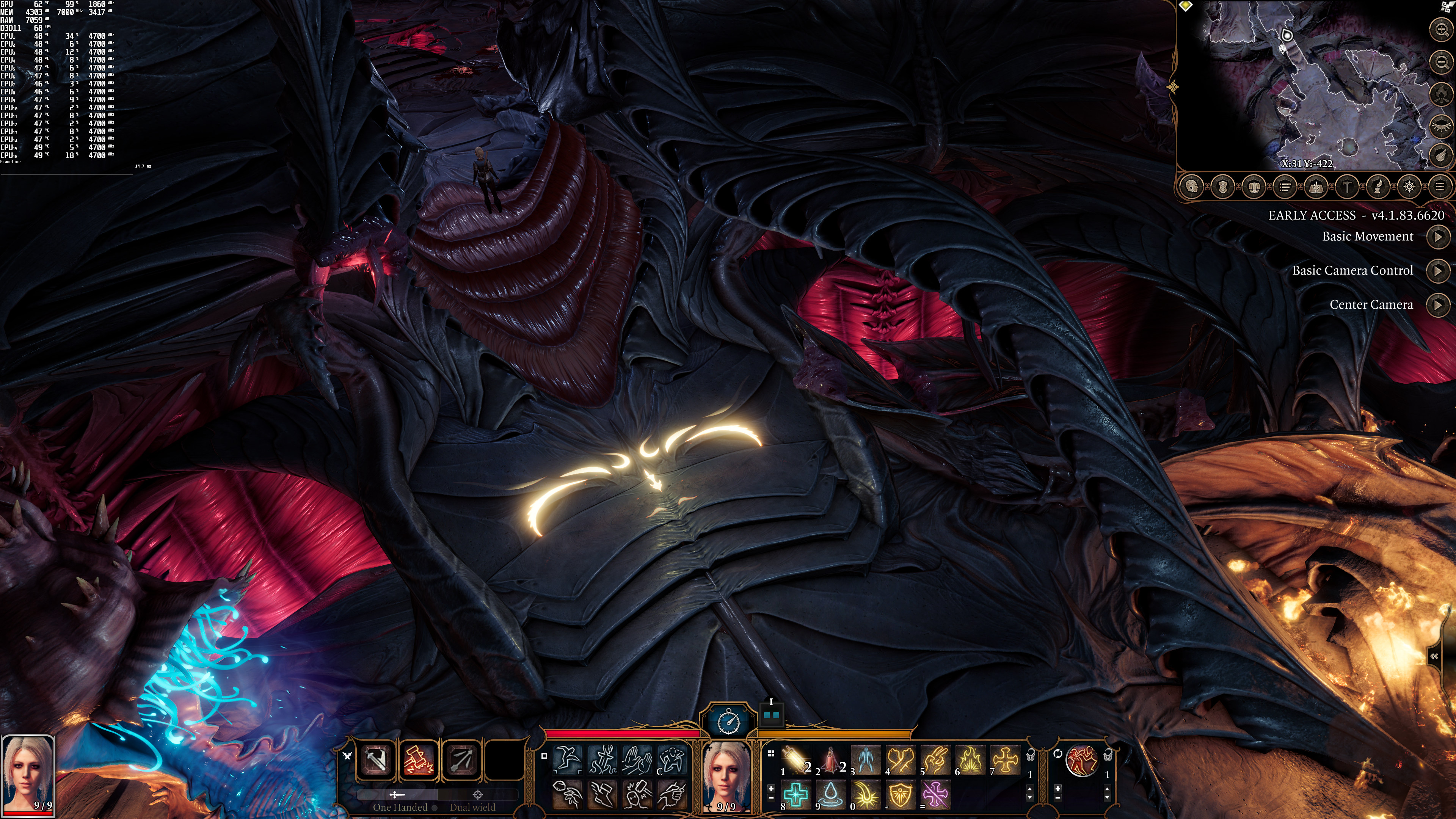The width and height of the screenshot is (1456, 819).
Task: Open the journal quill icon
Action: coord(1378,187)
